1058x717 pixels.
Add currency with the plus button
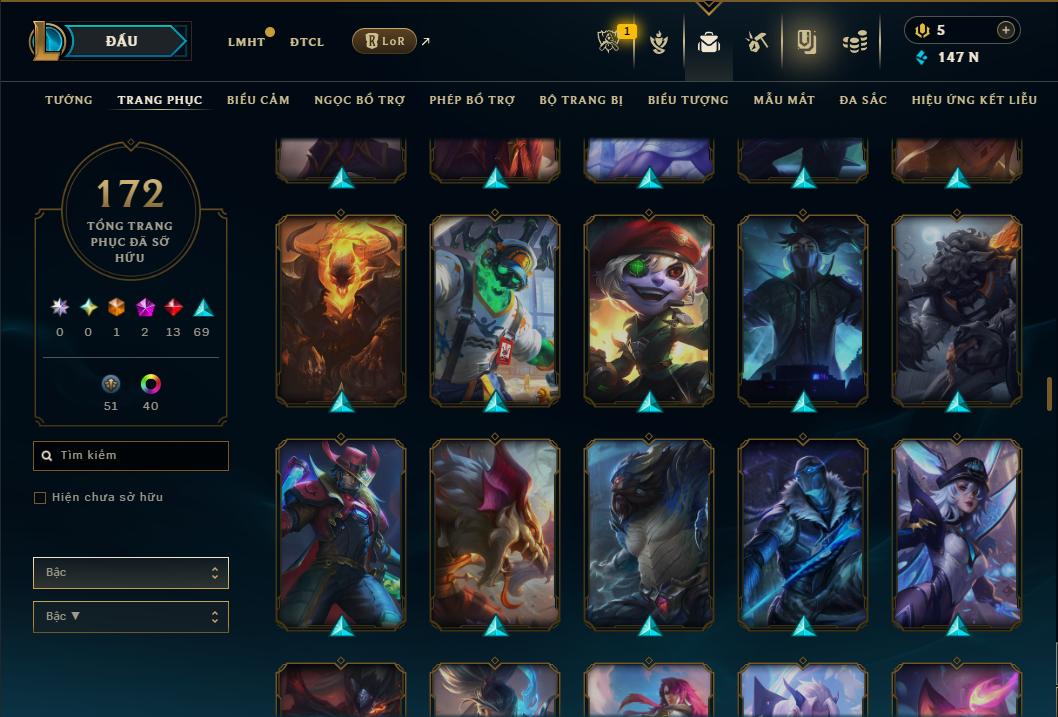(x=1005, y=30)
